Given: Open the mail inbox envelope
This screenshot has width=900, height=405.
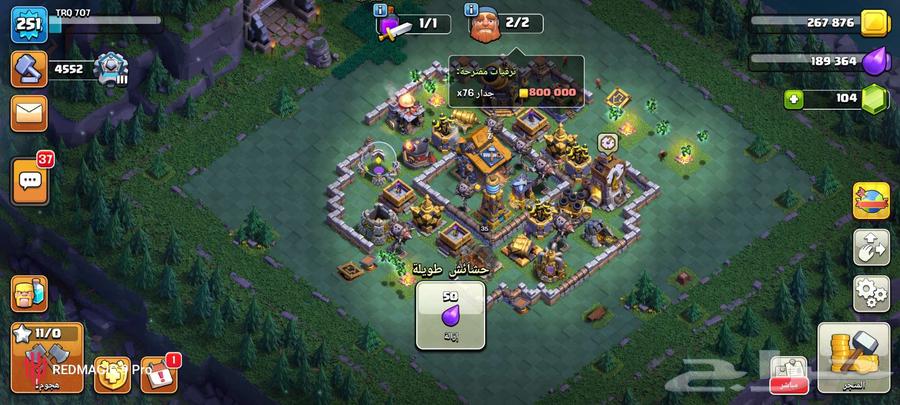Looking at the screenshot, I should click(x=30, y=113).
